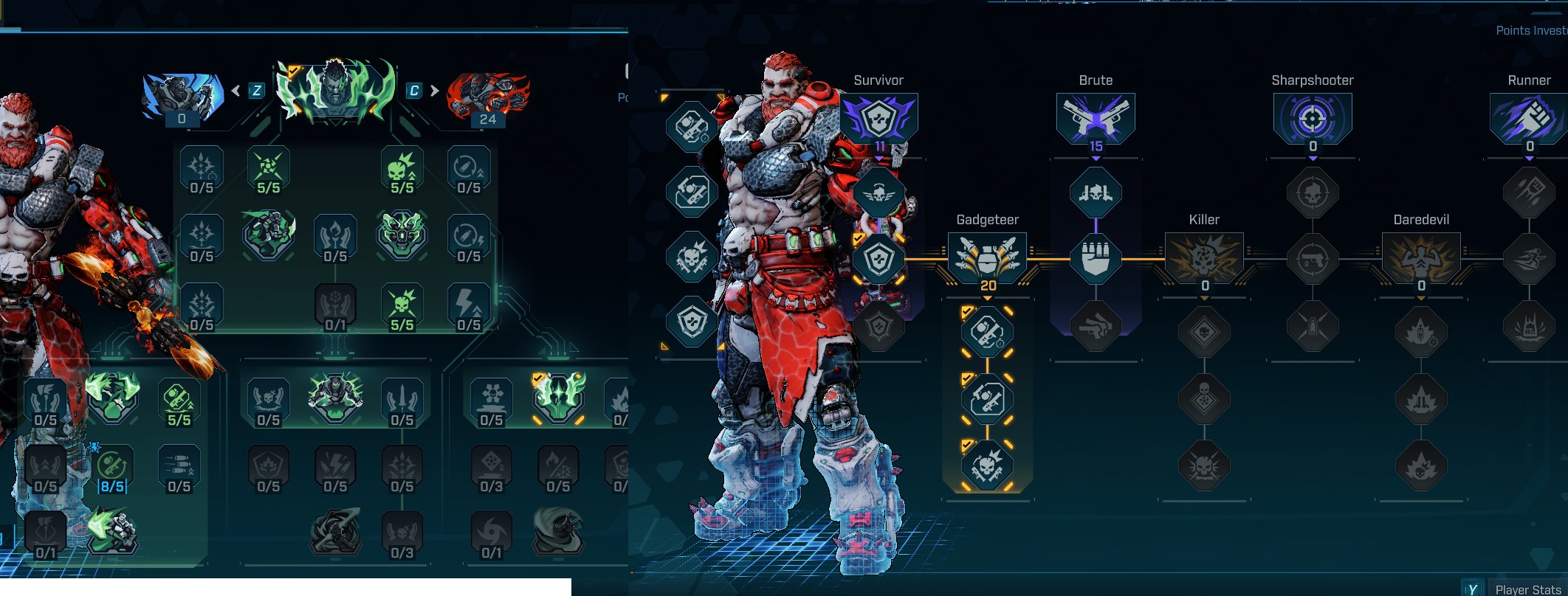
Task: Click the right arrow beside the C key
Action: pyautogui.click(x=434, y=91)
